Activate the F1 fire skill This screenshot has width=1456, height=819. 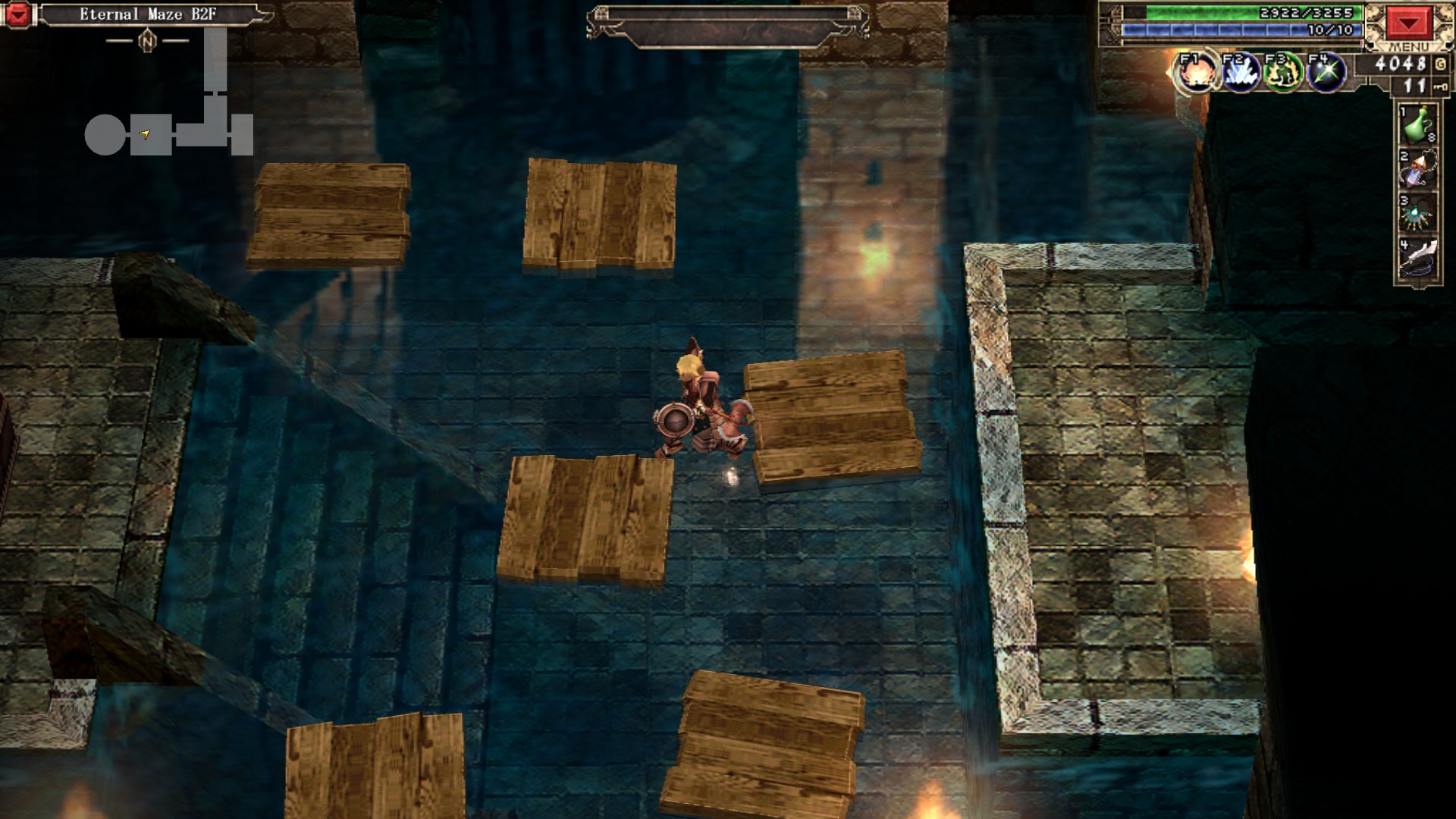pyautogui.click(x=1197, y=74)
